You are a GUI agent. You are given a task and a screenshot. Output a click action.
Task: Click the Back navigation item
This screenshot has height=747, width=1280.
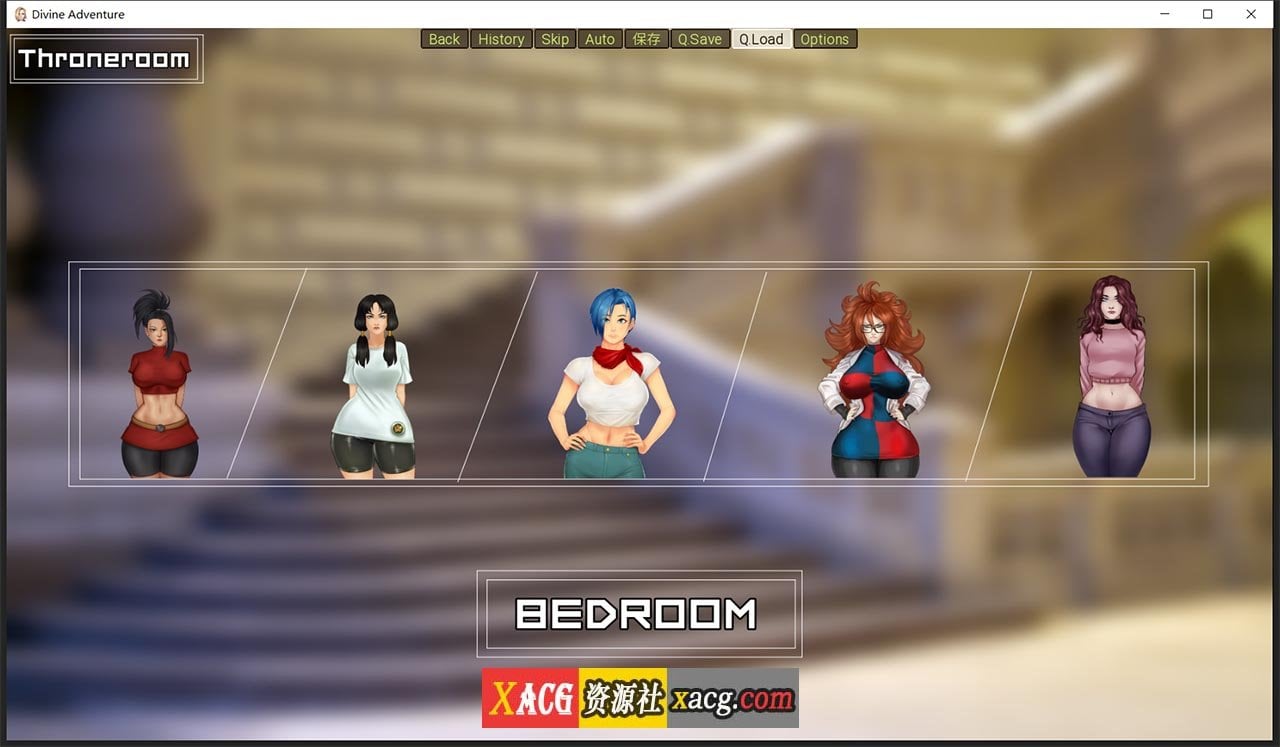(x=443, y=39)
